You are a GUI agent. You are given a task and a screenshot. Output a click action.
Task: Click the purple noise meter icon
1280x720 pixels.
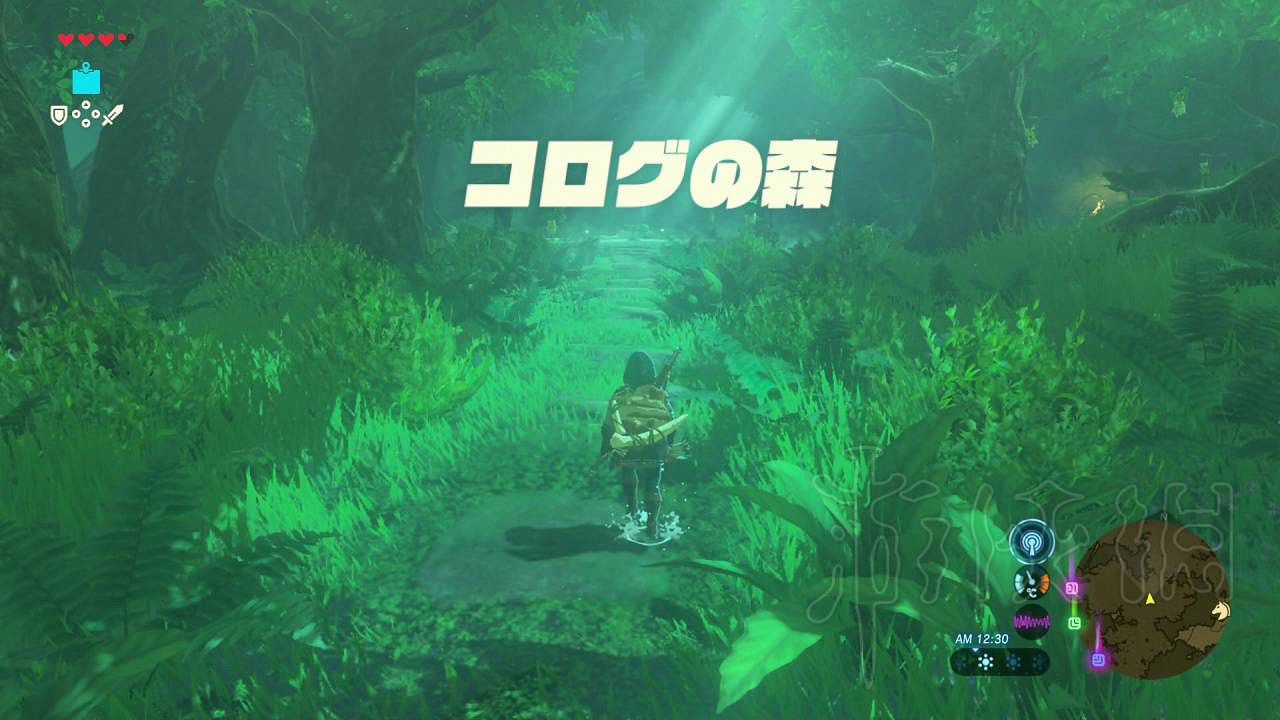click(x=1031, y=619)
